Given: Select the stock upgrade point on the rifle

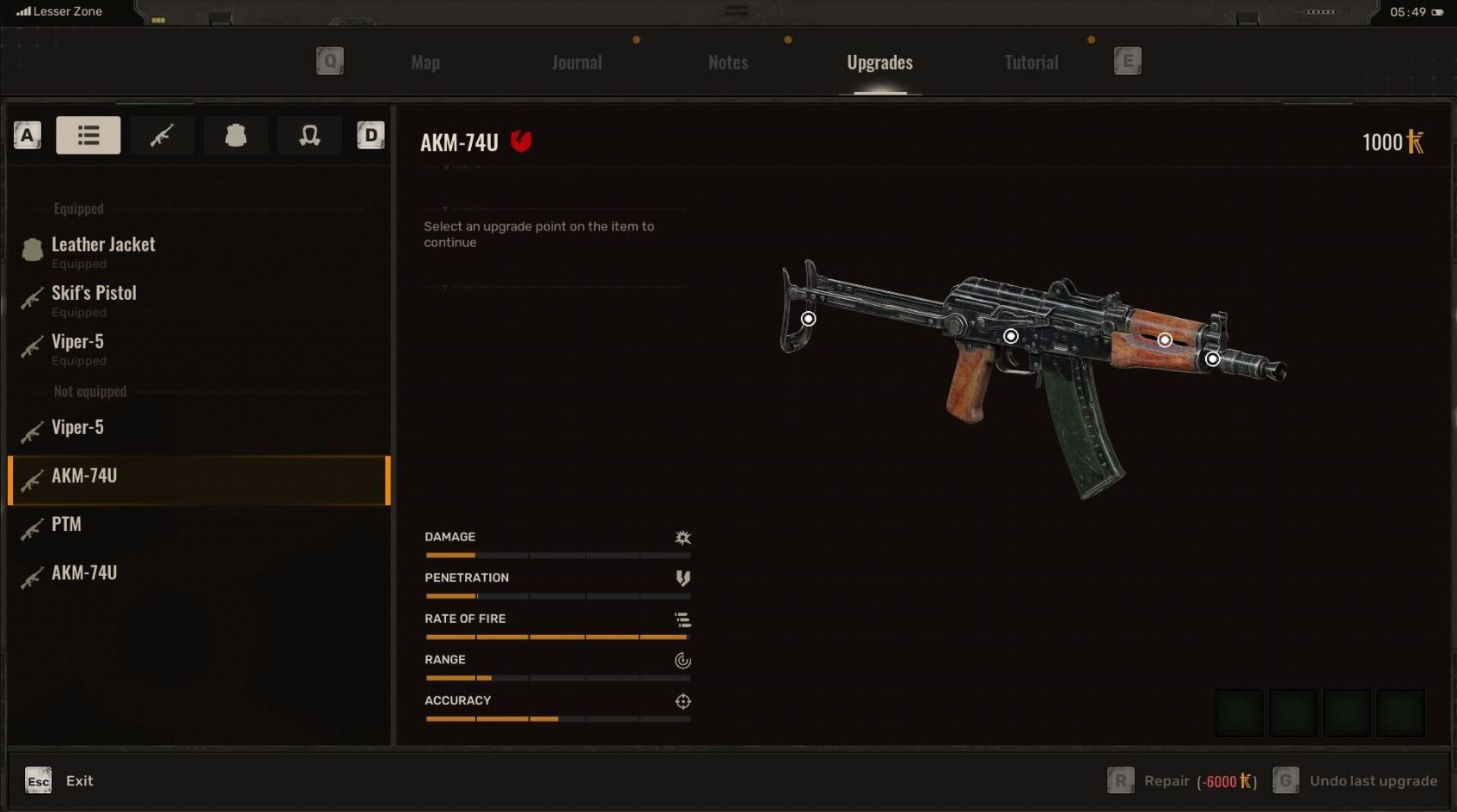Looking at the screenshot, I should [808, 319].
